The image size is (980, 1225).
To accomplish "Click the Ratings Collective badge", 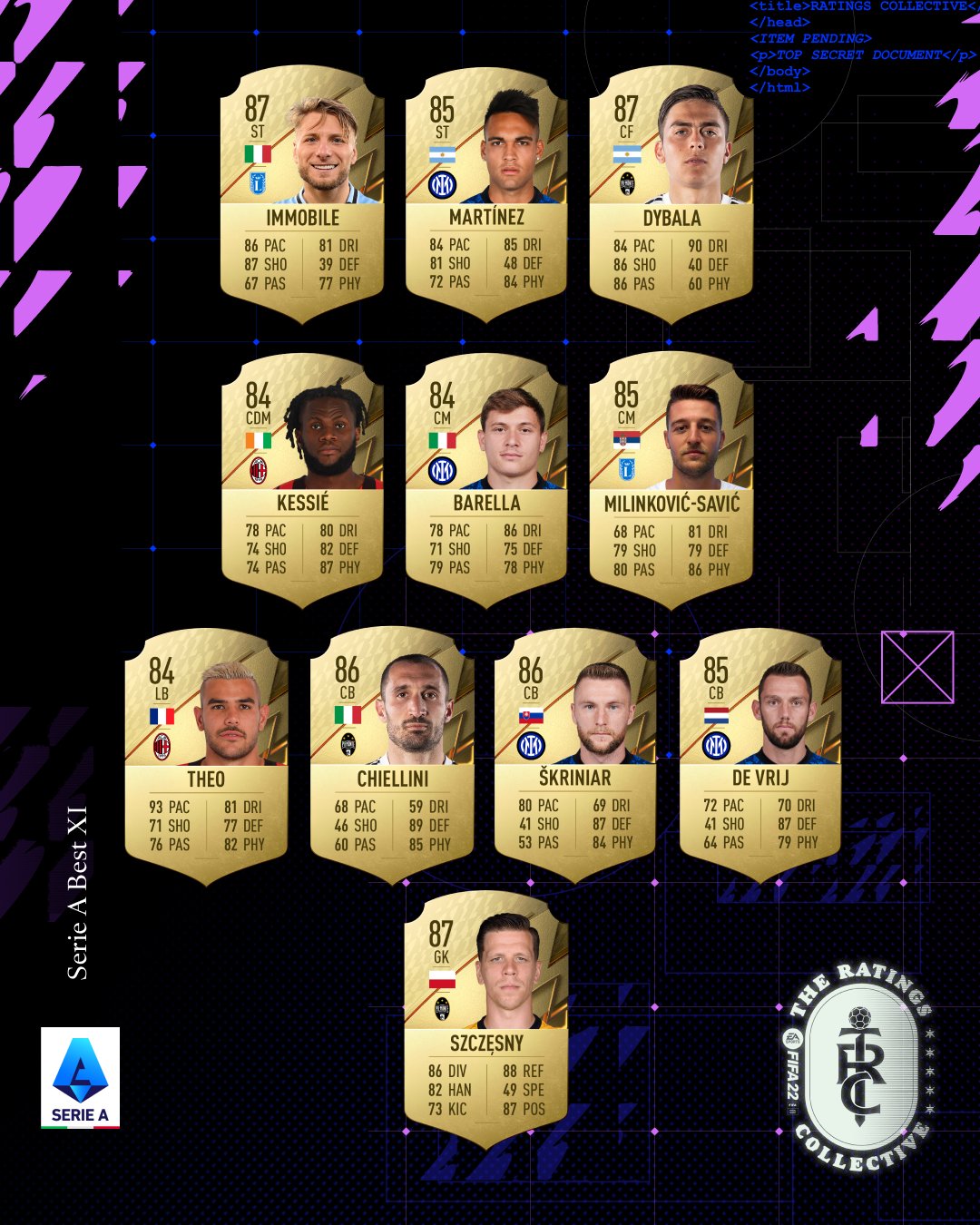I will [858, 1068].
